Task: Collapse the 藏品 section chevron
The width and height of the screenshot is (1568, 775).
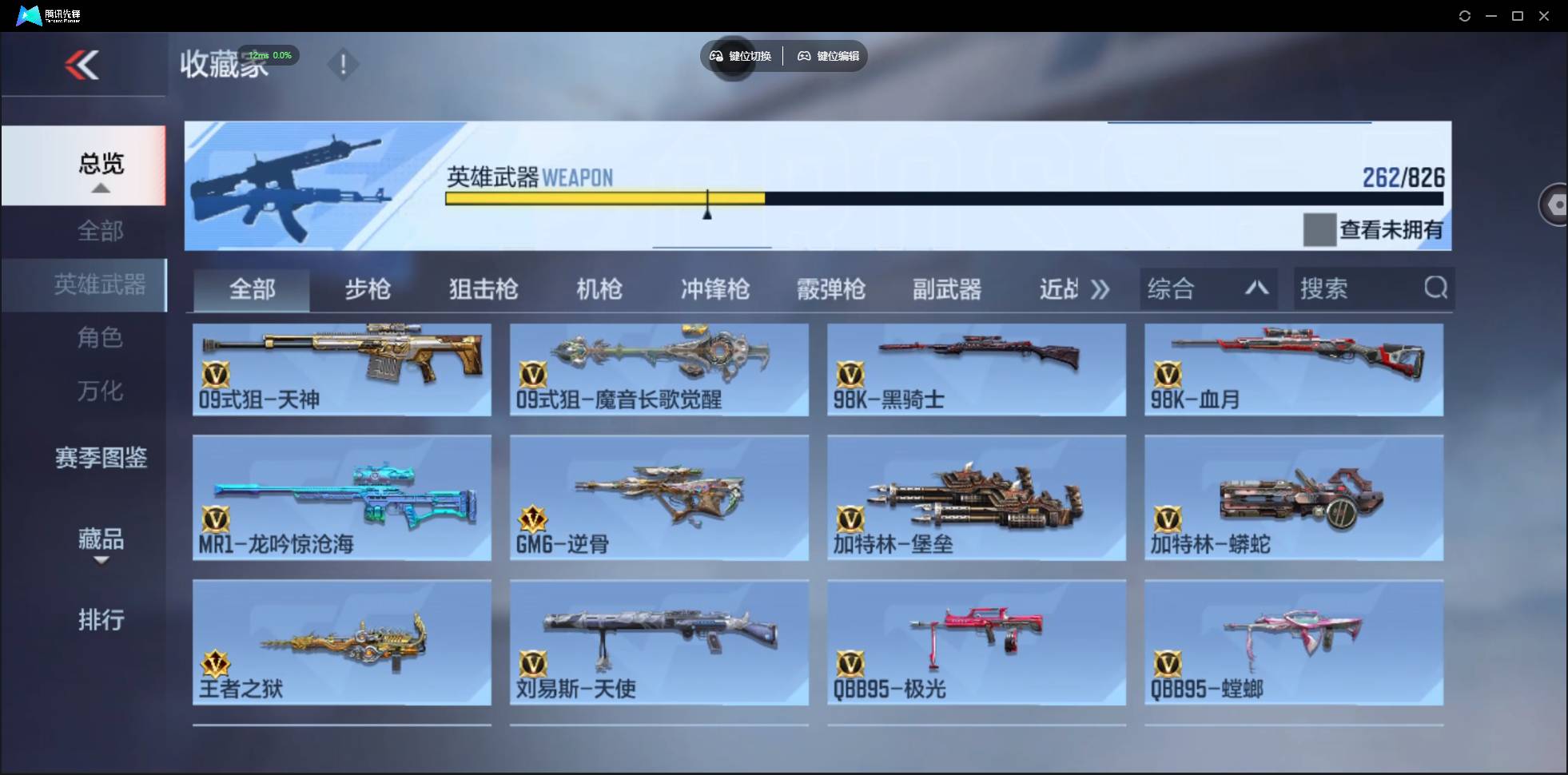Action: (101, 562)
